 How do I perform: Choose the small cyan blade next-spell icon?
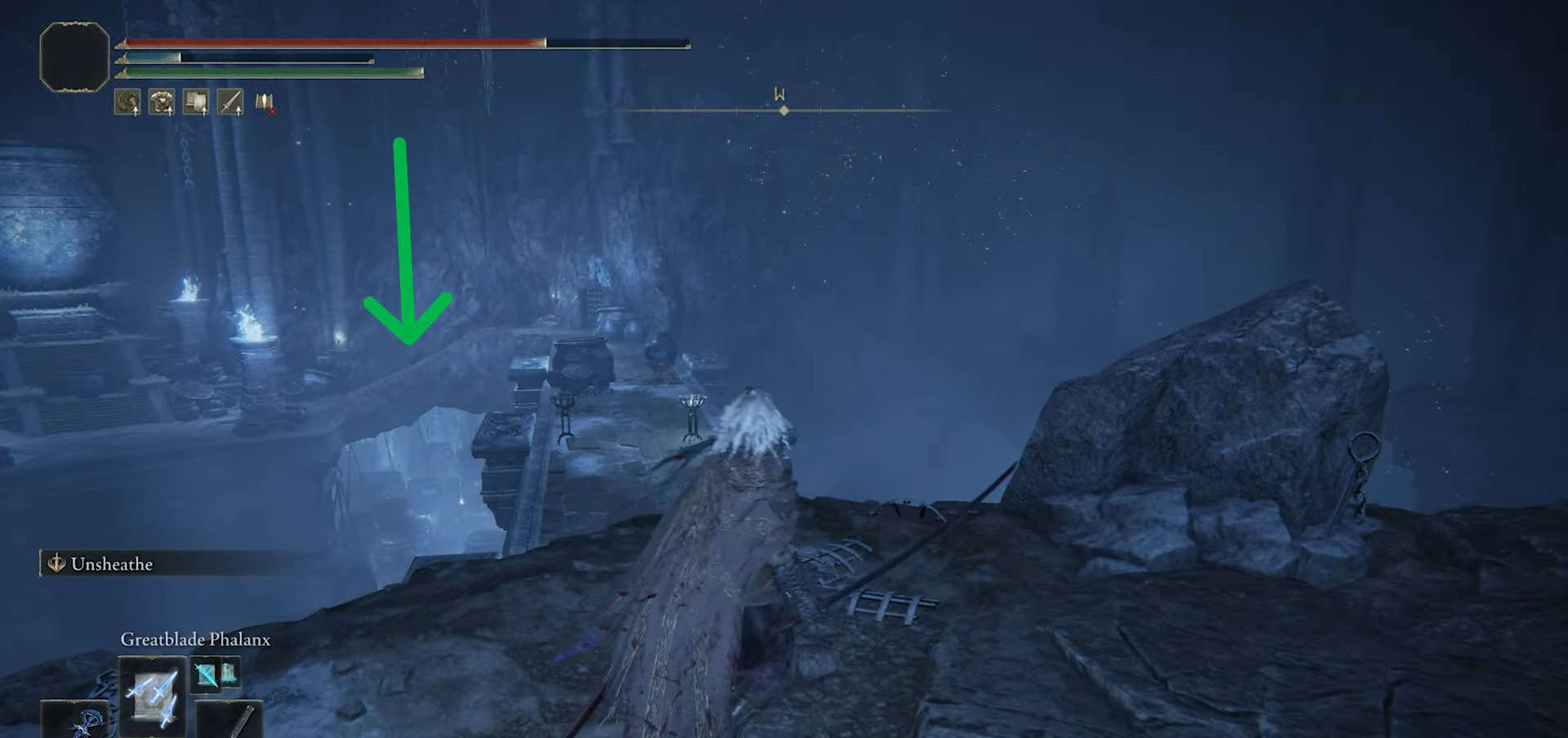tap(205, 674)
